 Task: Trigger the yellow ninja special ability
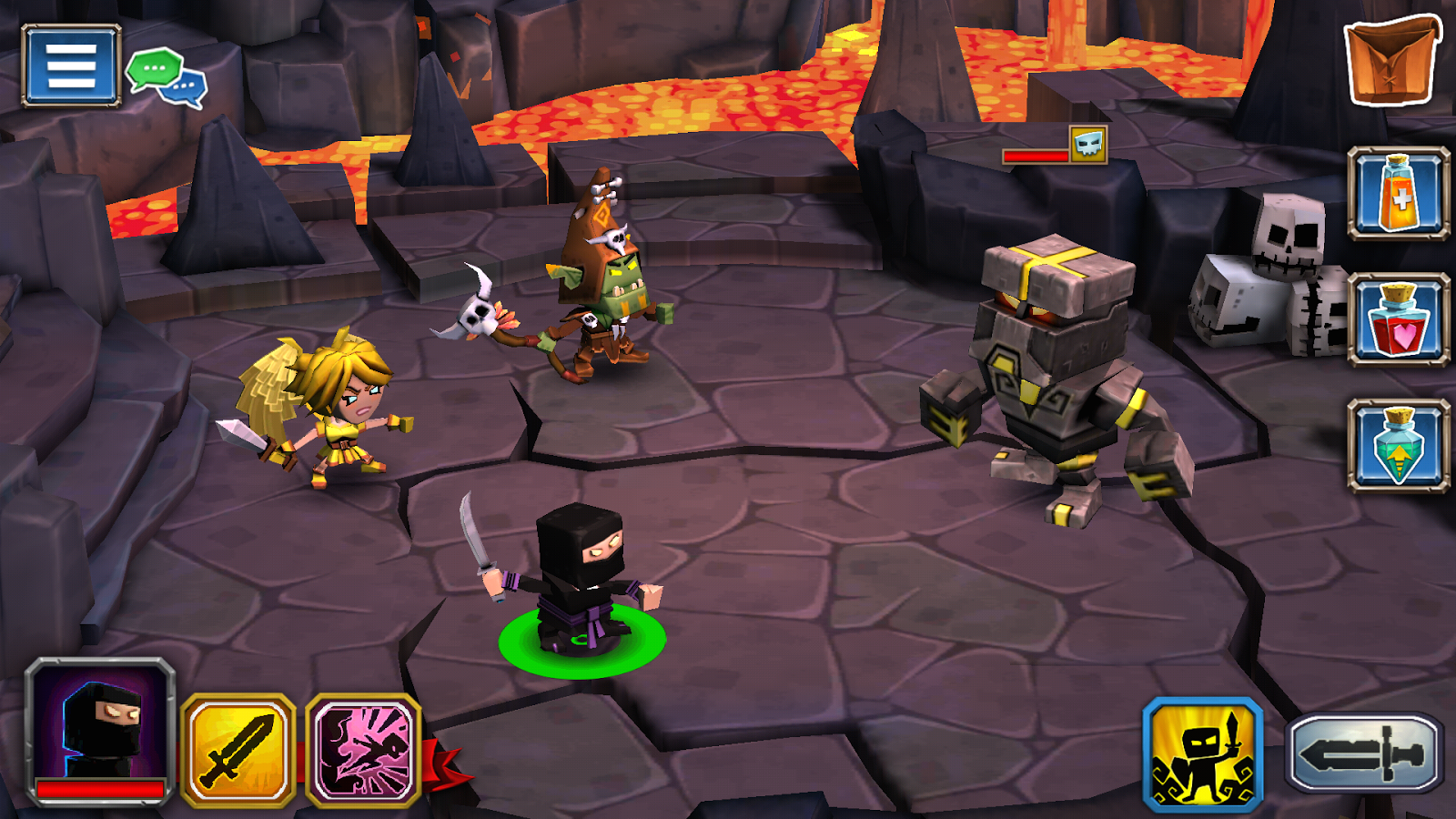tap(1202, 754)
